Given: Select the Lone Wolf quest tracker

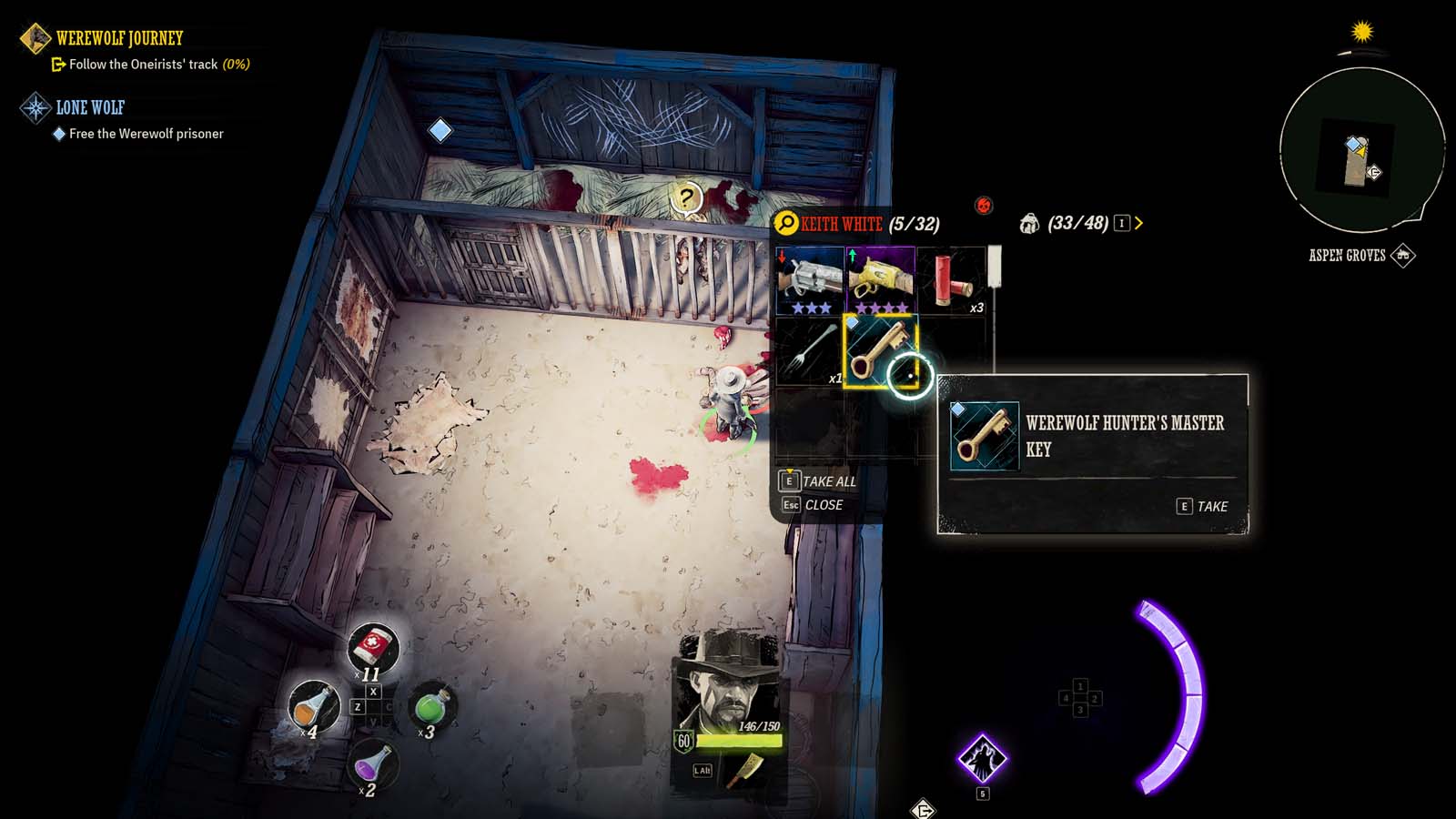Looking at the screenshot, I should click(x=90, y=107).
